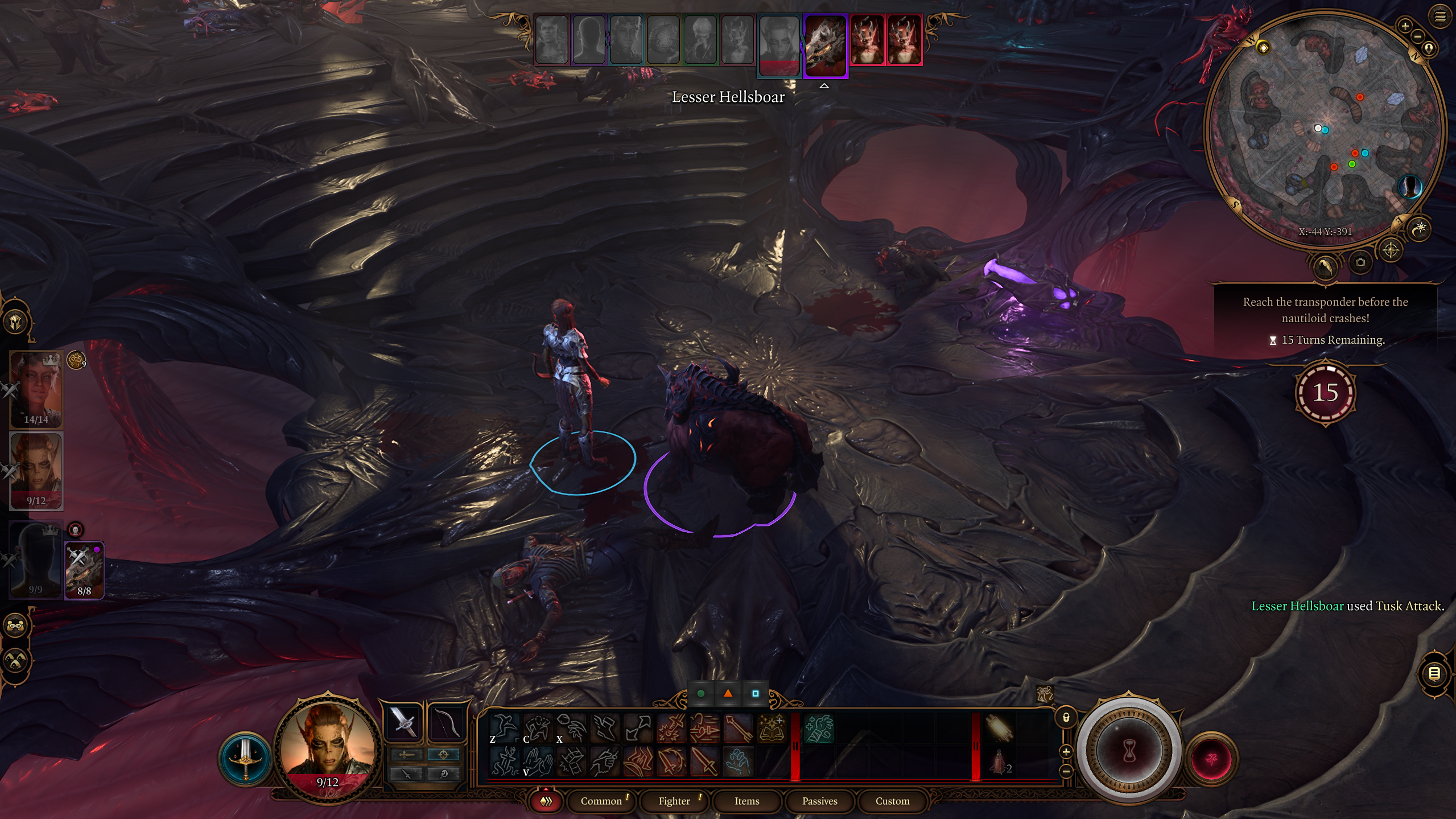Open the Fighter hotbar tab
Screen dimensions: 1456x819
(x=674, y=801)
